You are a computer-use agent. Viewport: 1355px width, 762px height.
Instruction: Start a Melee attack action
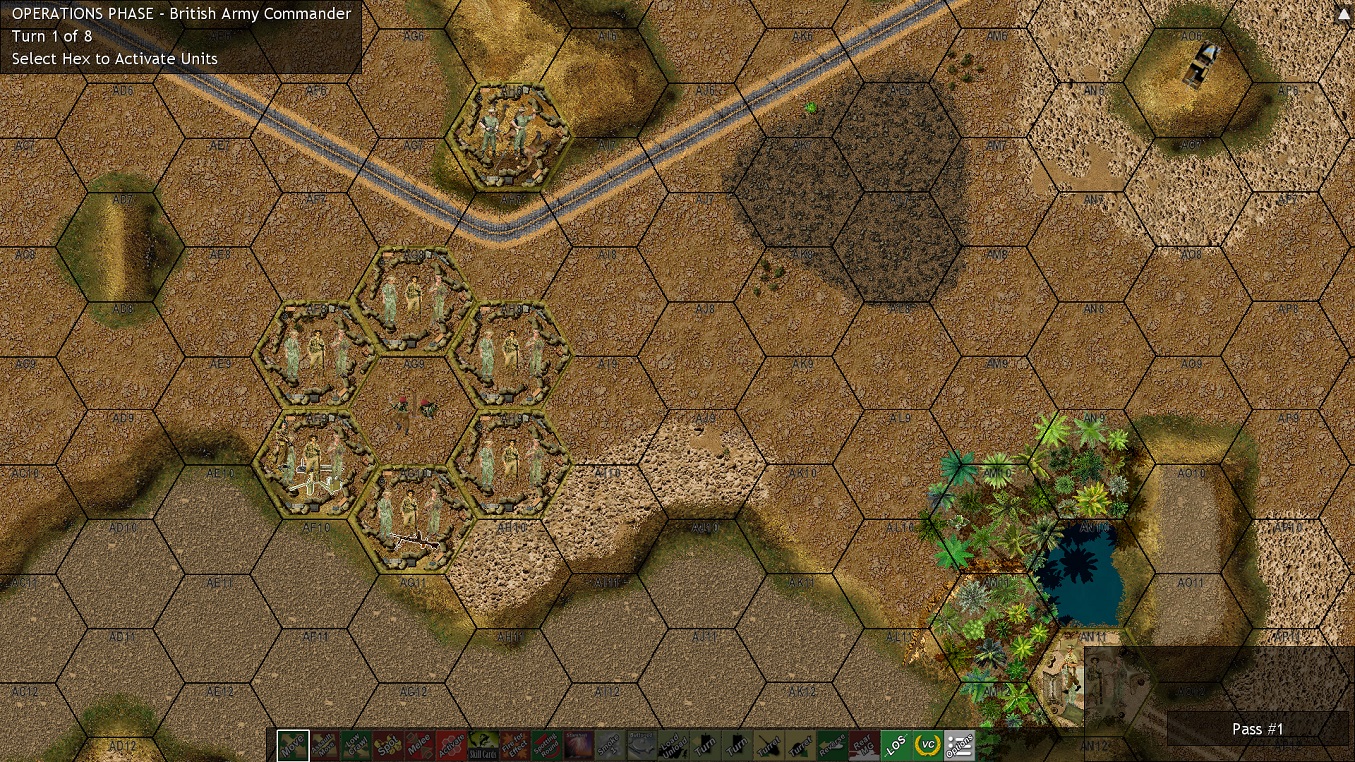coord(419,745)
